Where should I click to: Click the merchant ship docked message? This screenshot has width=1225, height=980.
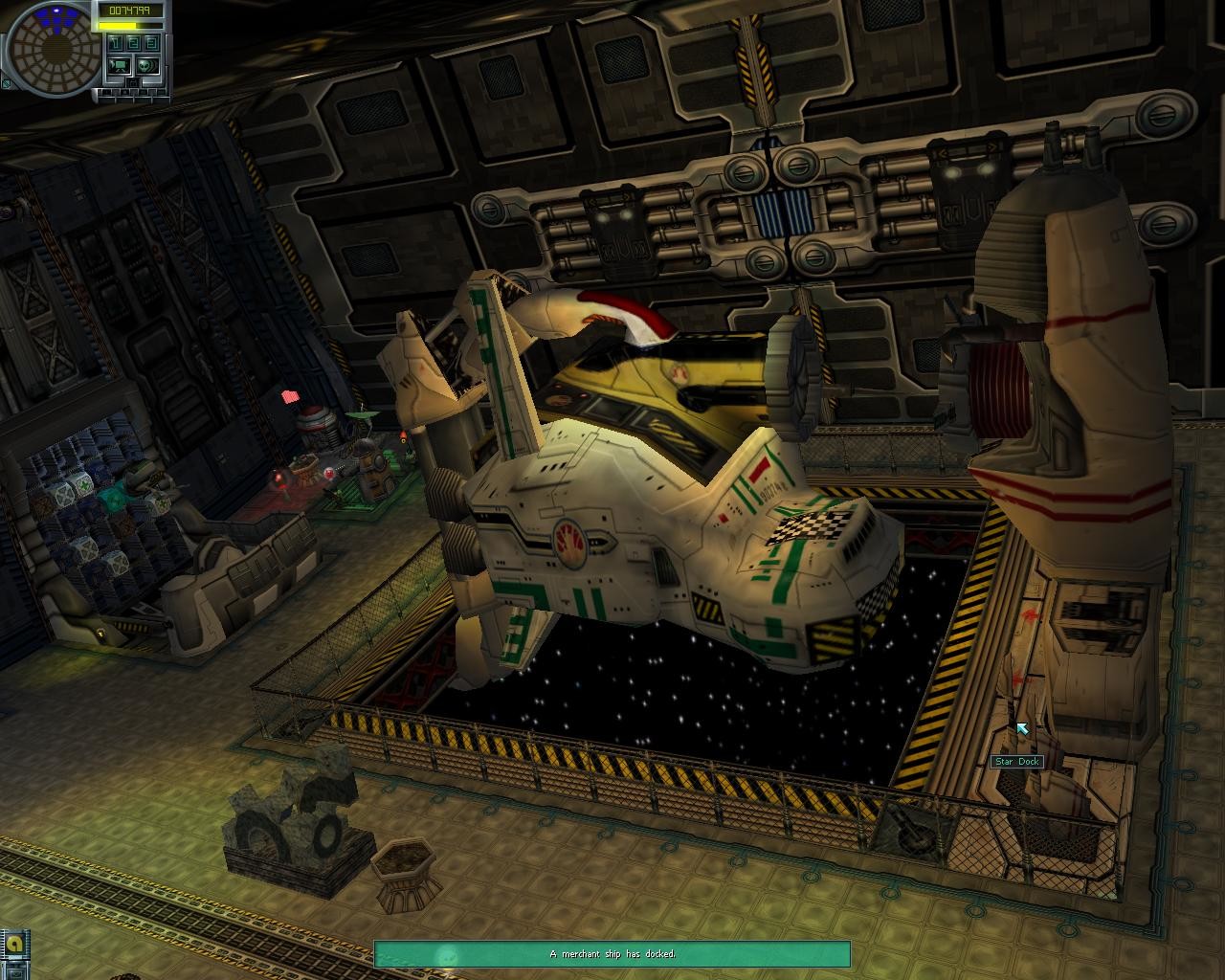coord(612,954)
